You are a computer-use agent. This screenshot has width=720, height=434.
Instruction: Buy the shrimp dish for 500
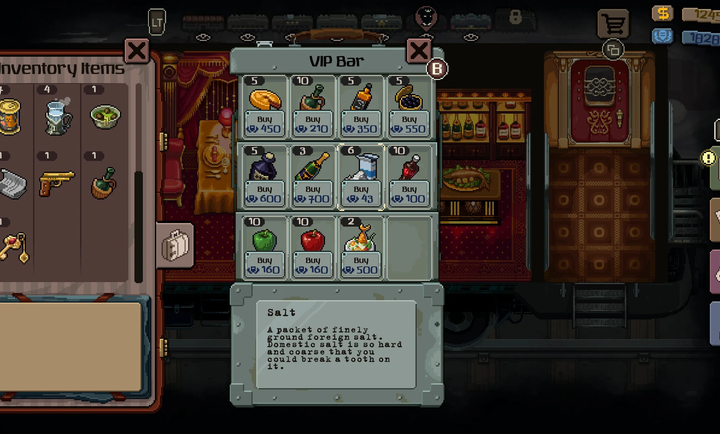point(361,262)
